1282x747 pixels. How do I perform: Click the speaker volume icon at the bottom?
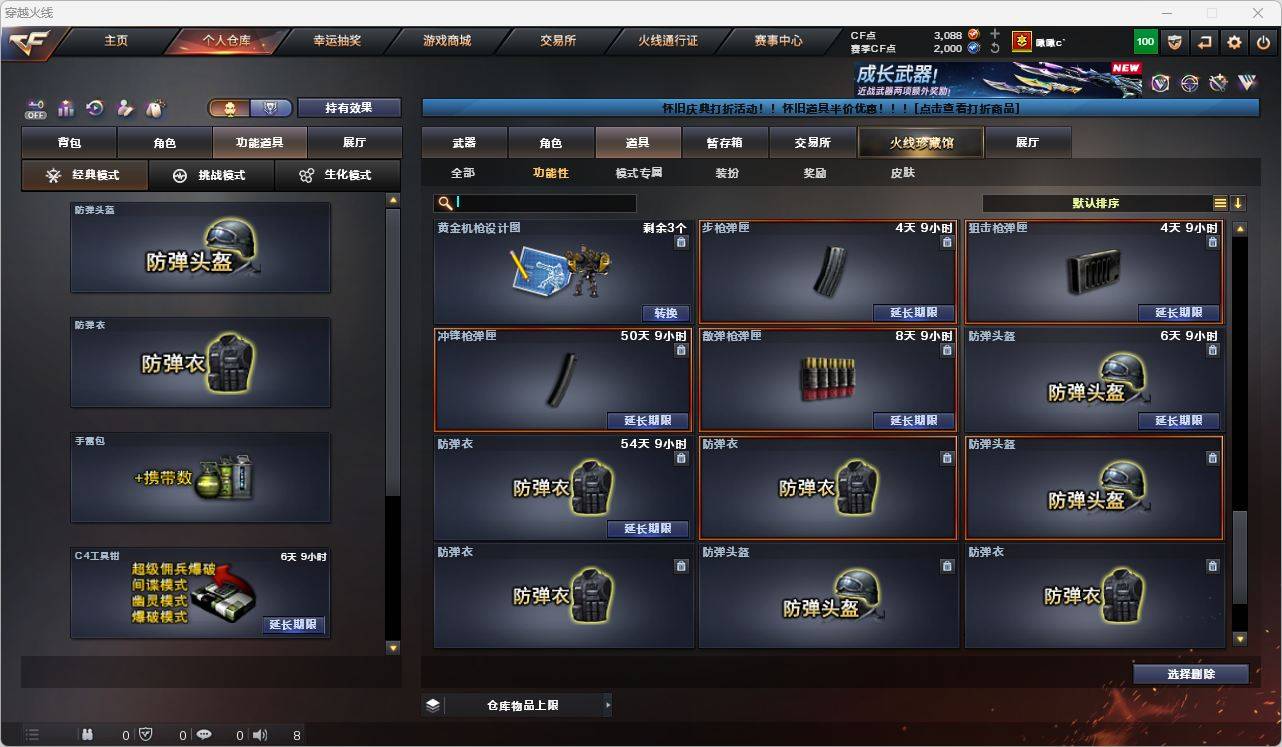pos(258,734)
